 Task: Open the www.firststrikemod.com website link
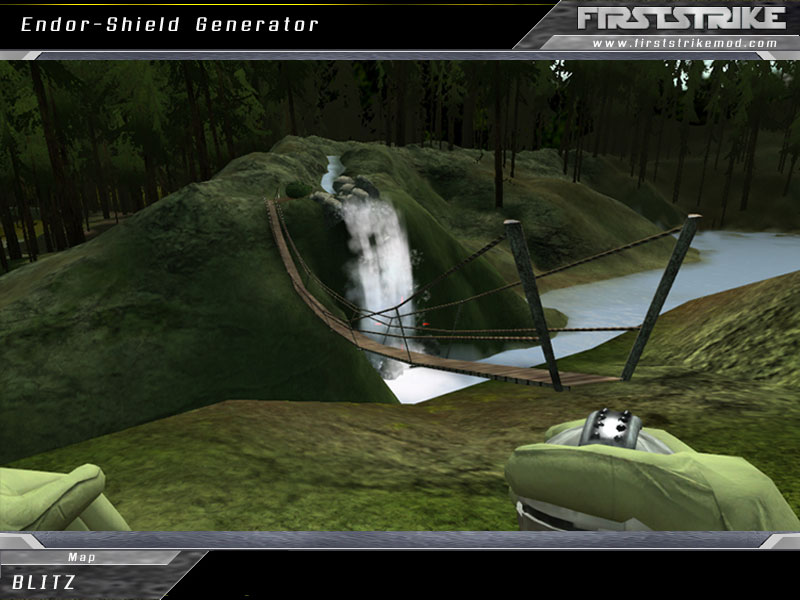[x=684, y=43]
